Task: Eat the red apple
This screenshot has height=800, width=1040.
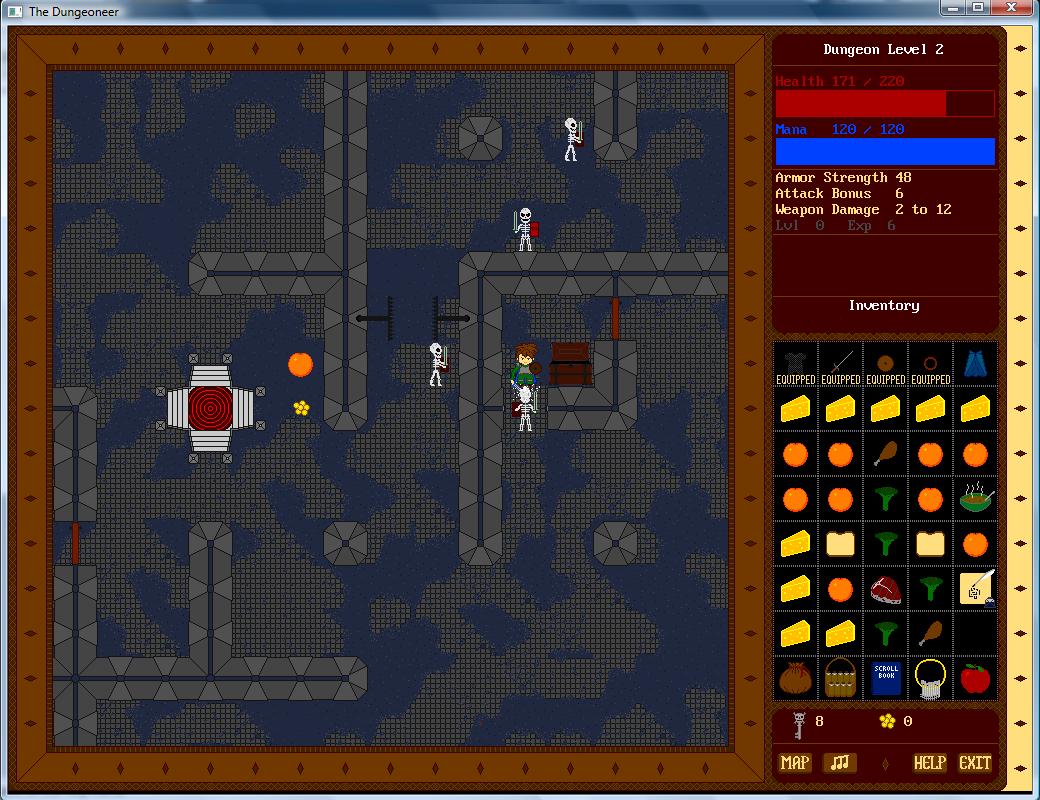Action: 975,678
